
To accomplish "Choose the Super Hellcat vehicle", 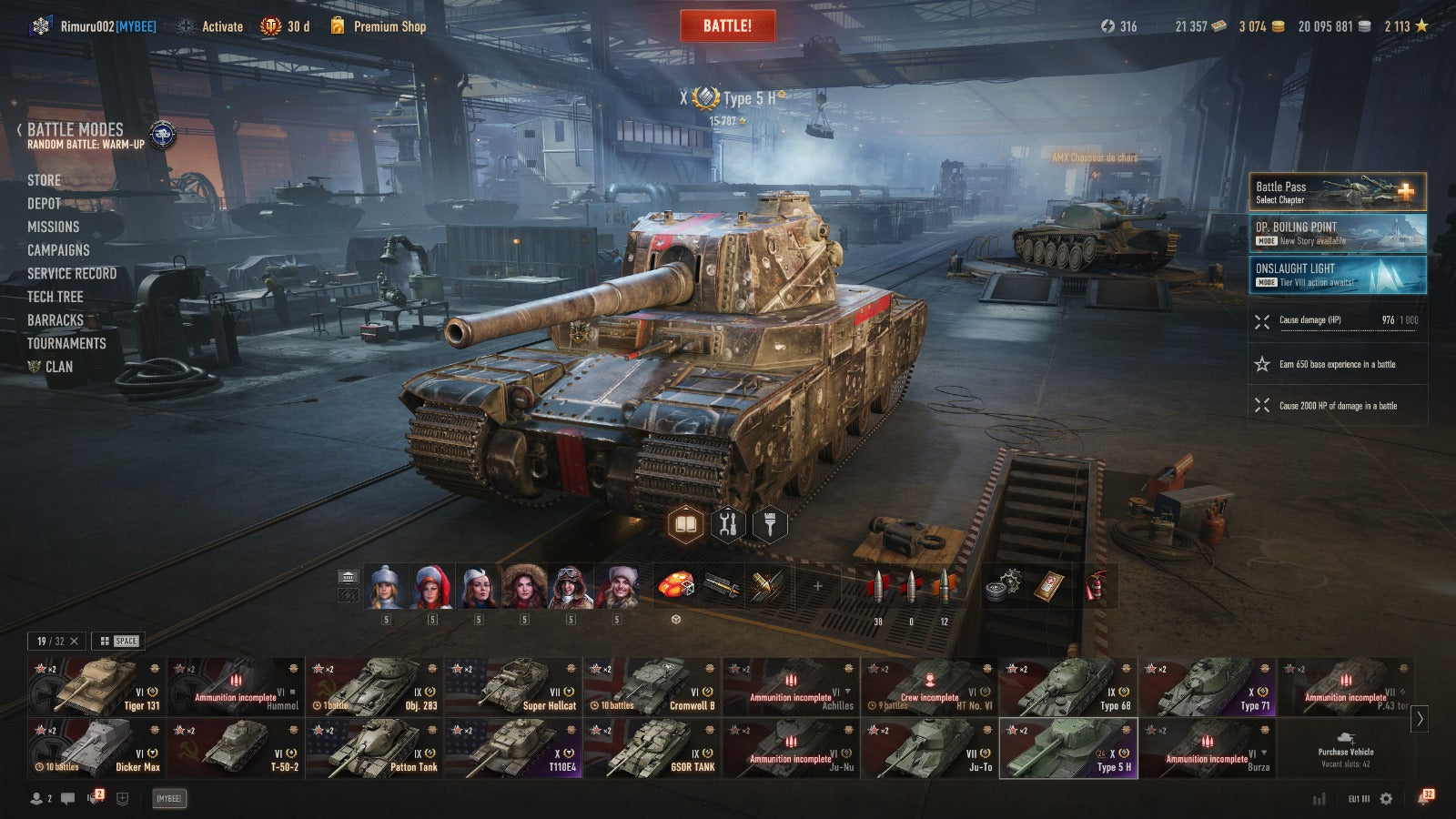I will click(x=512, y=687).
